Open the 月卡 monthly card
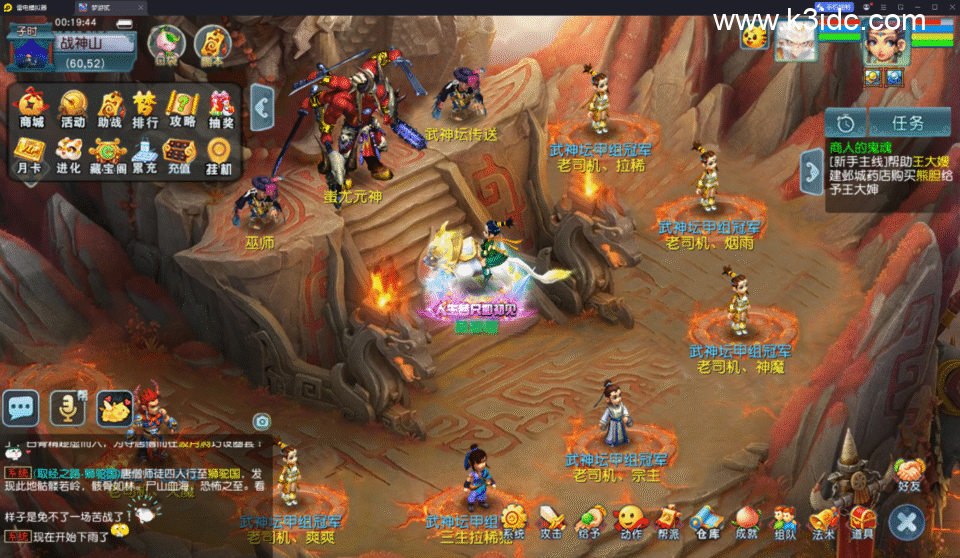960x558 pixels. [32, 155]
